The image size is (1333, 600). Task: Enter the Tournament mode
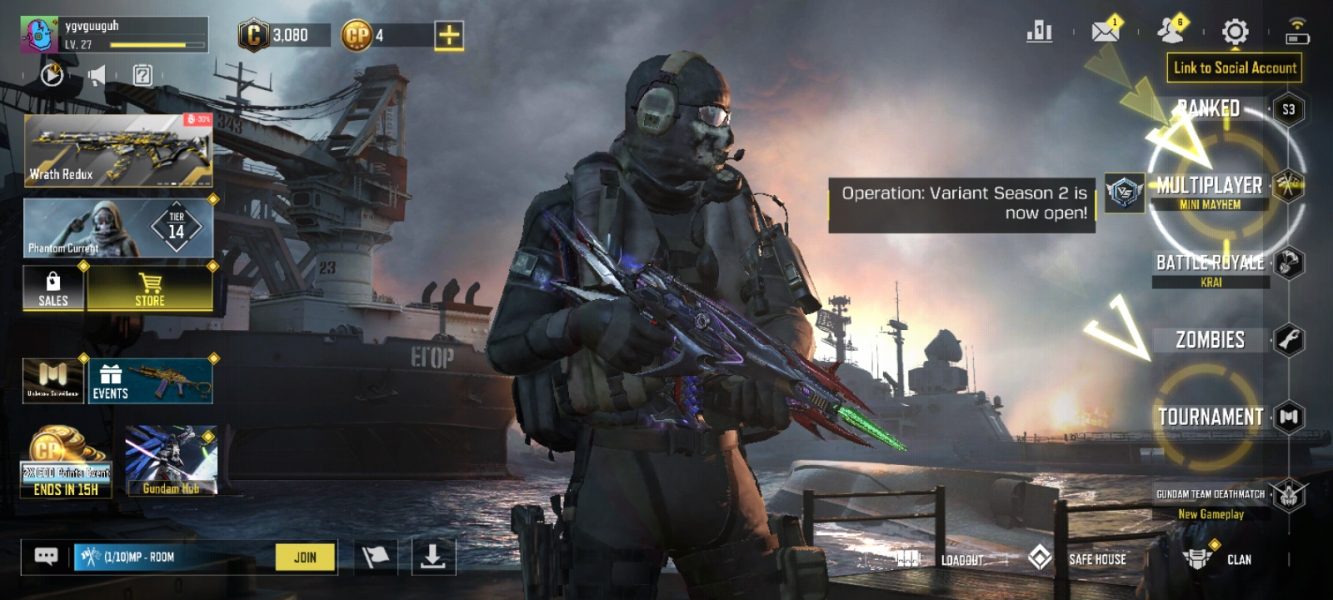pyautogui.click(x=1210, y=417)
